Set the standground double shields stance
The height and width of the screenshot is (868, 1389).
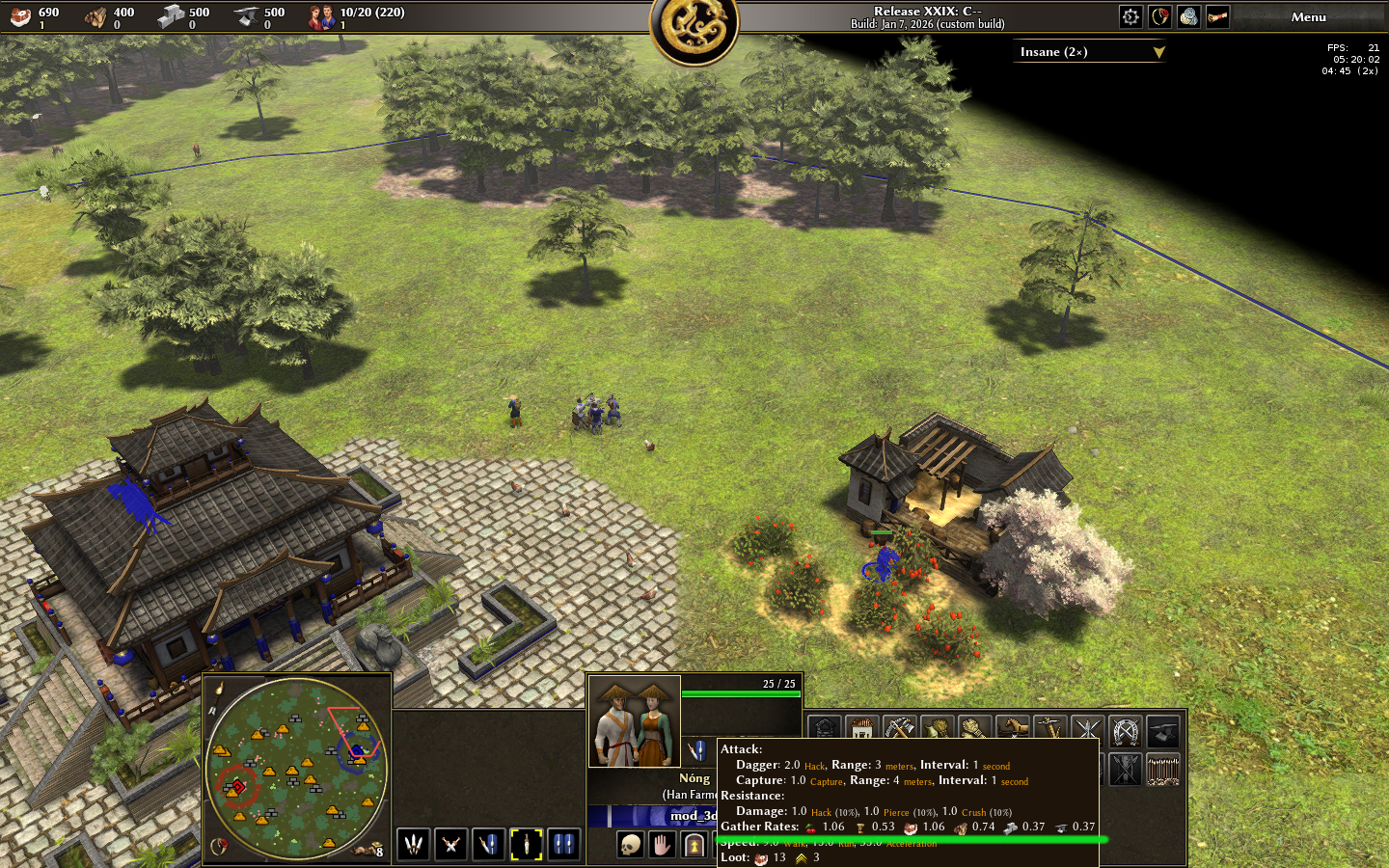tap(563, 845)
